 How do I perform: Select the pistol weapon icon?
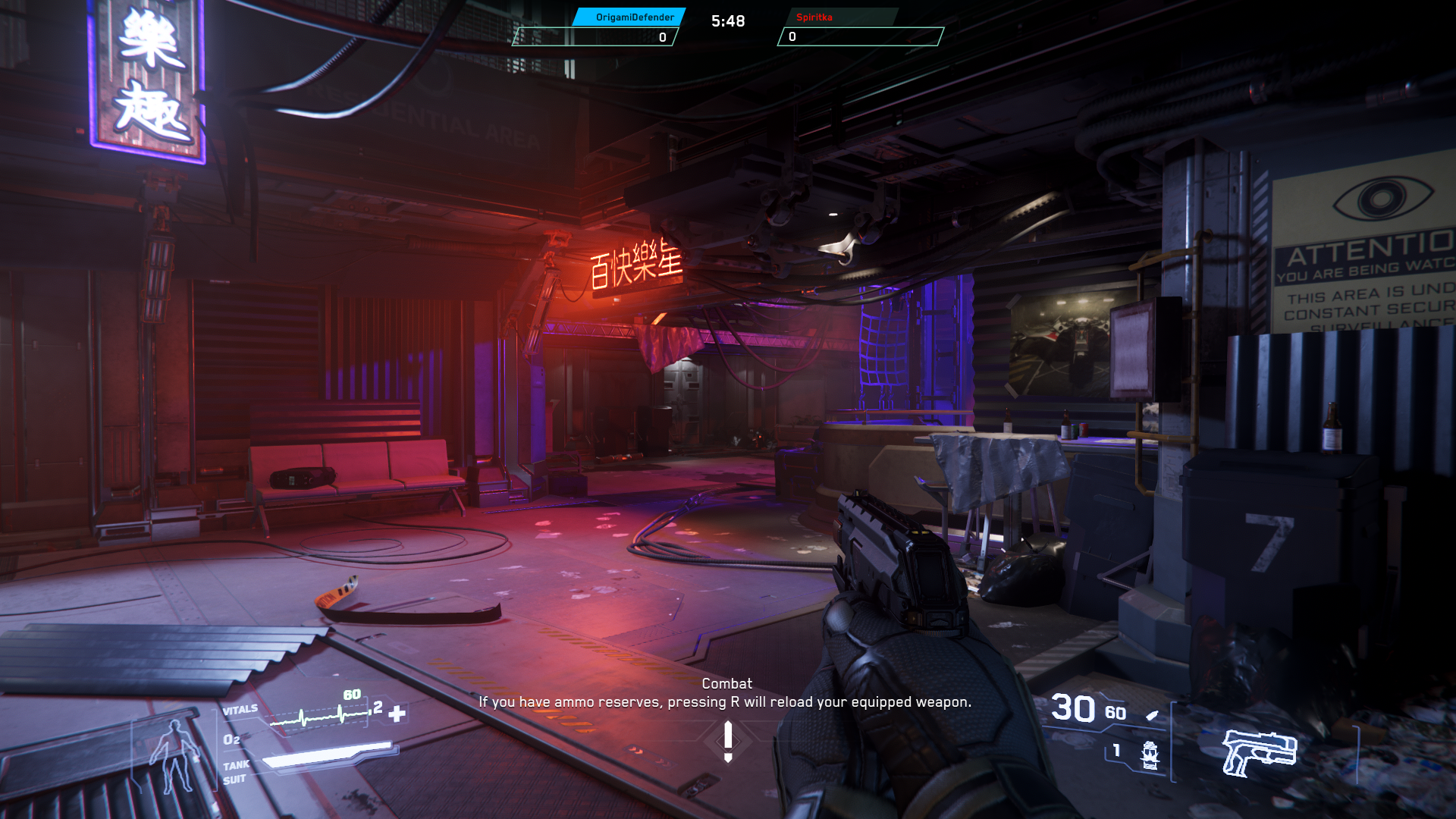point(1259,752)
